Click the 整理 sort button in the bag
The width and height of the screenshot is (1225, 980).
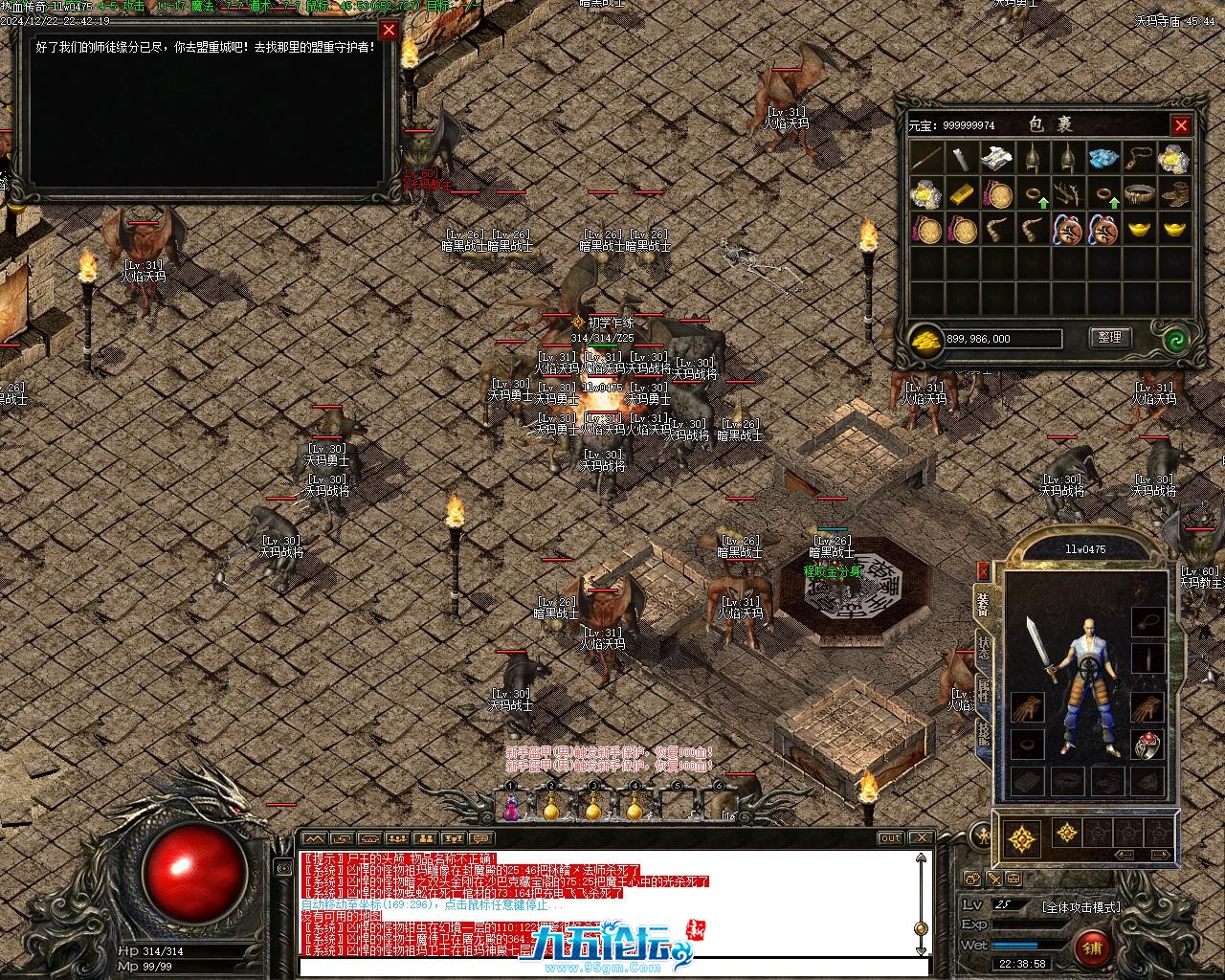click(x=1110, y=338)
